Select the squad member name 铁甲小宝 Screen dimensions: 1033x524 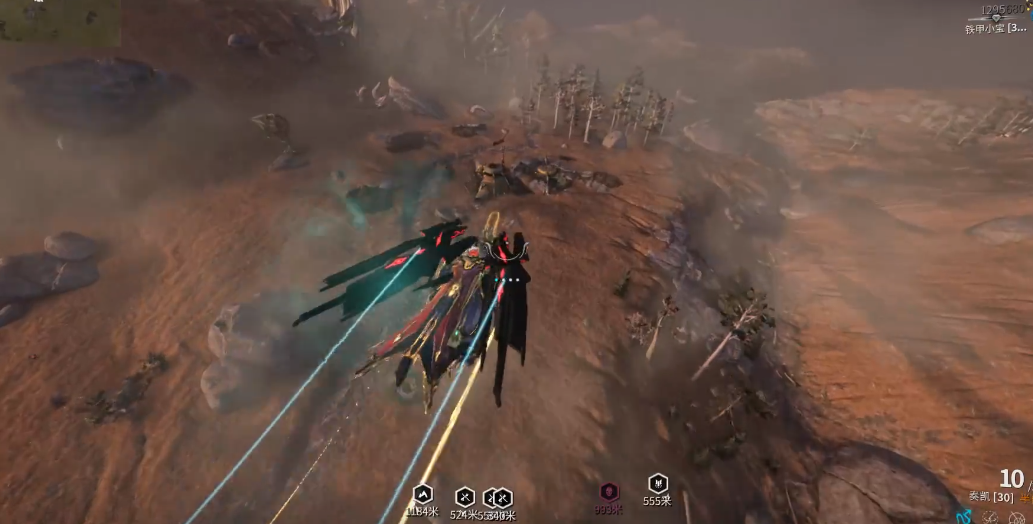coord(994,28)
